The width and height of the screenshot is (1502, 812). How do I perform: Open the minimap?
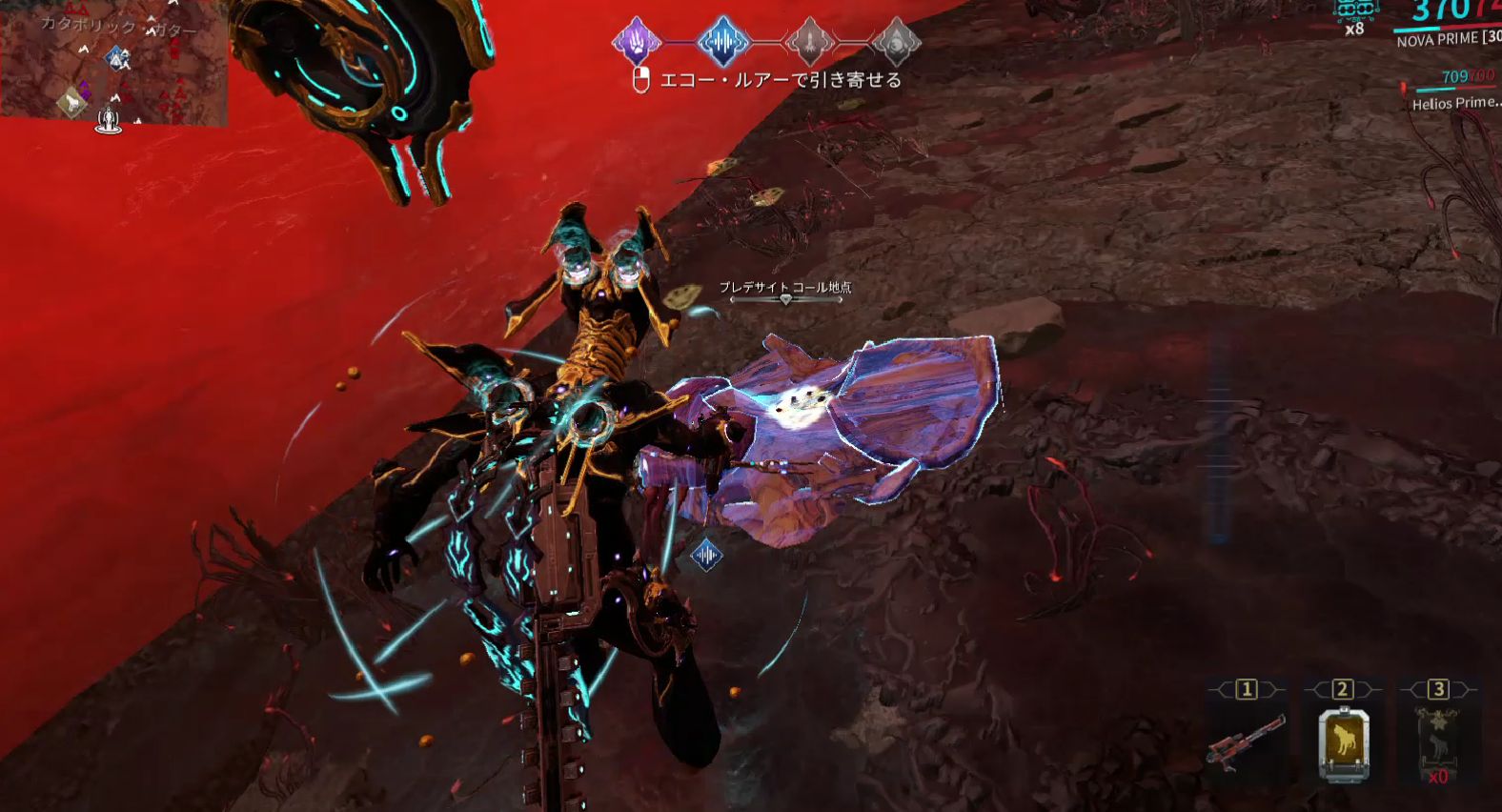pos(113,63)
